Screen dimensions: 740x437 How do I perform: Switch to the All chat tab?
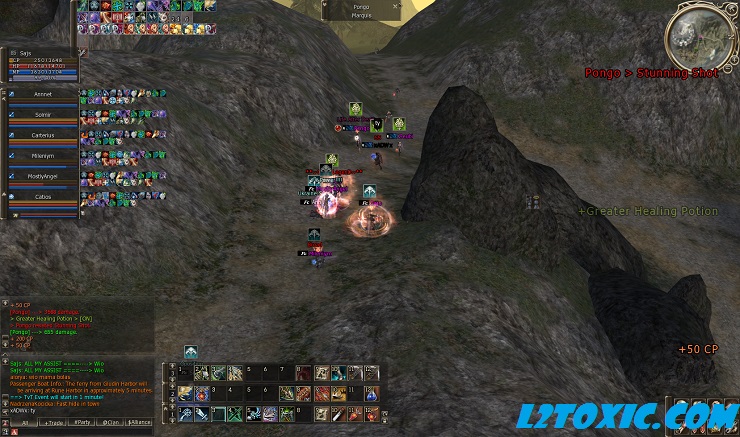(24, 423)
